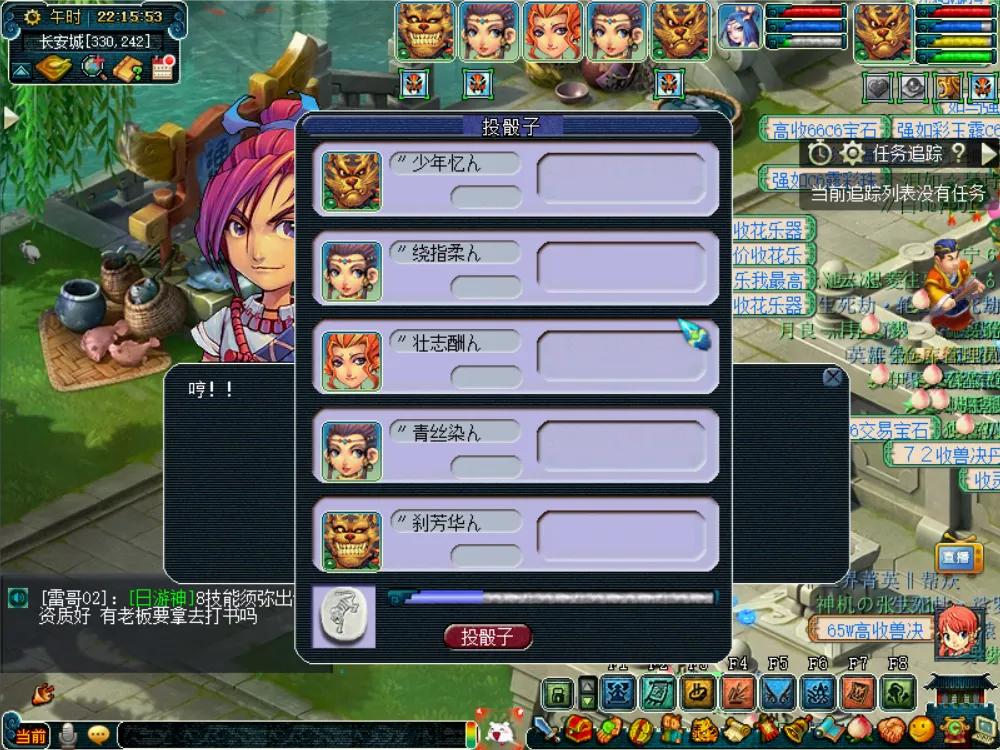Collapse the minimap panel arrow
Screen dimensions: 1000x750
20,70
